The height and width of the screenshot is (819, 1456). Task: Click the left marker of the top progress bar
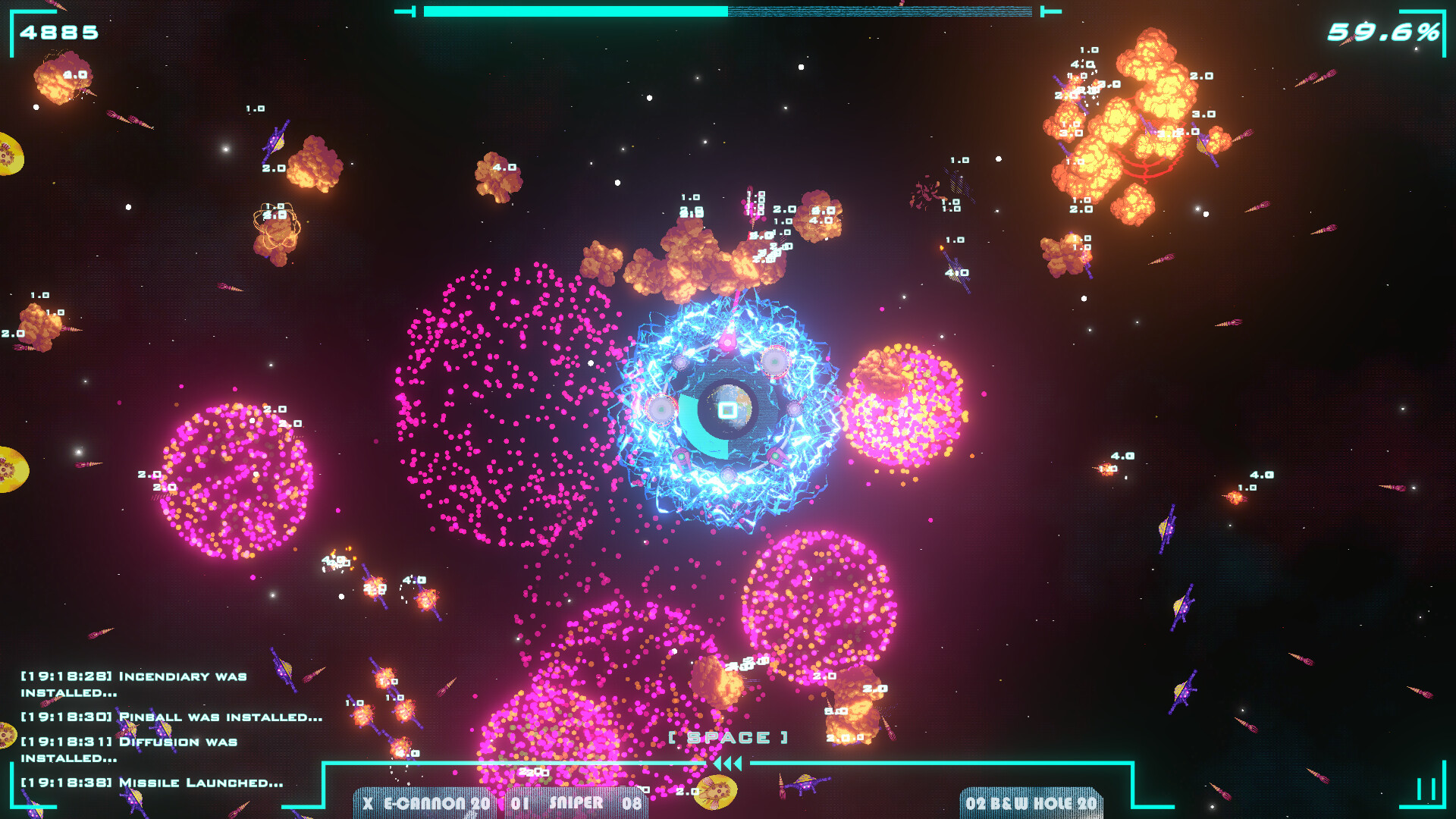point(408,11)
